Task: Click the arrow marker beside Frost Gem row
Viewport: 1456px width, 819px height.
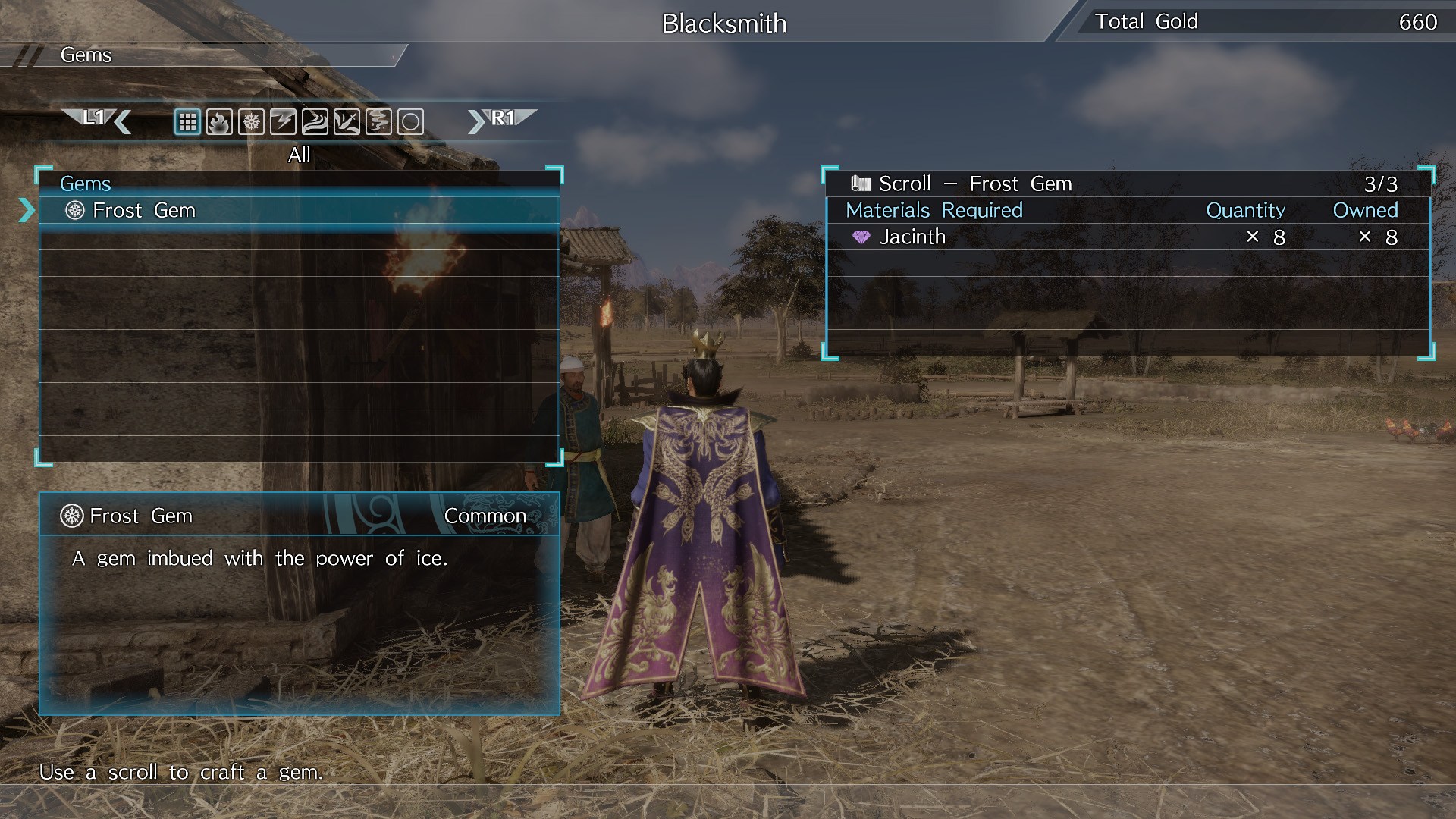Action: 27,211
